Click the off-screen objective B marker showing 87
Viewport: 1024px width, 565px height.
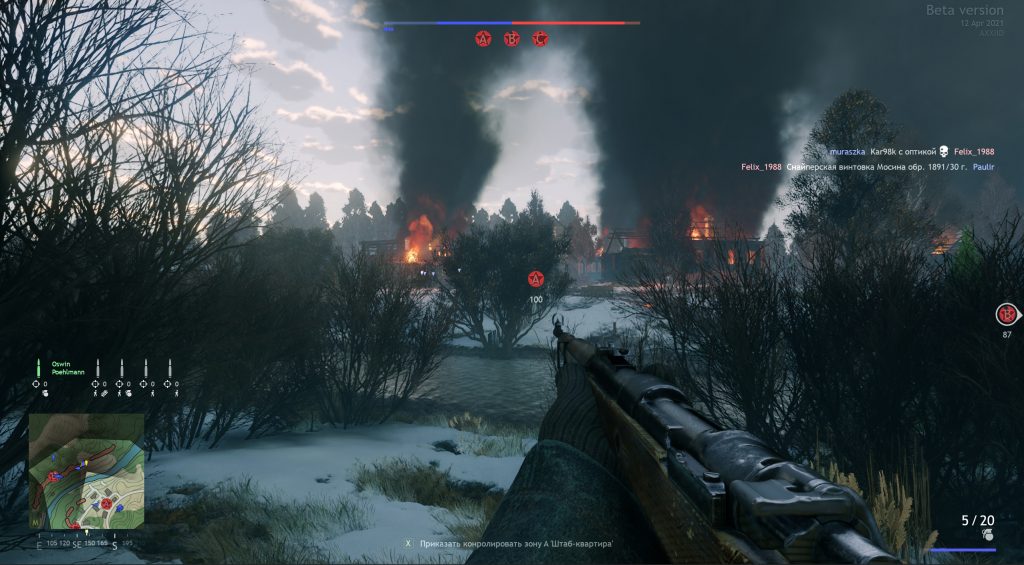pos(1006,315)
